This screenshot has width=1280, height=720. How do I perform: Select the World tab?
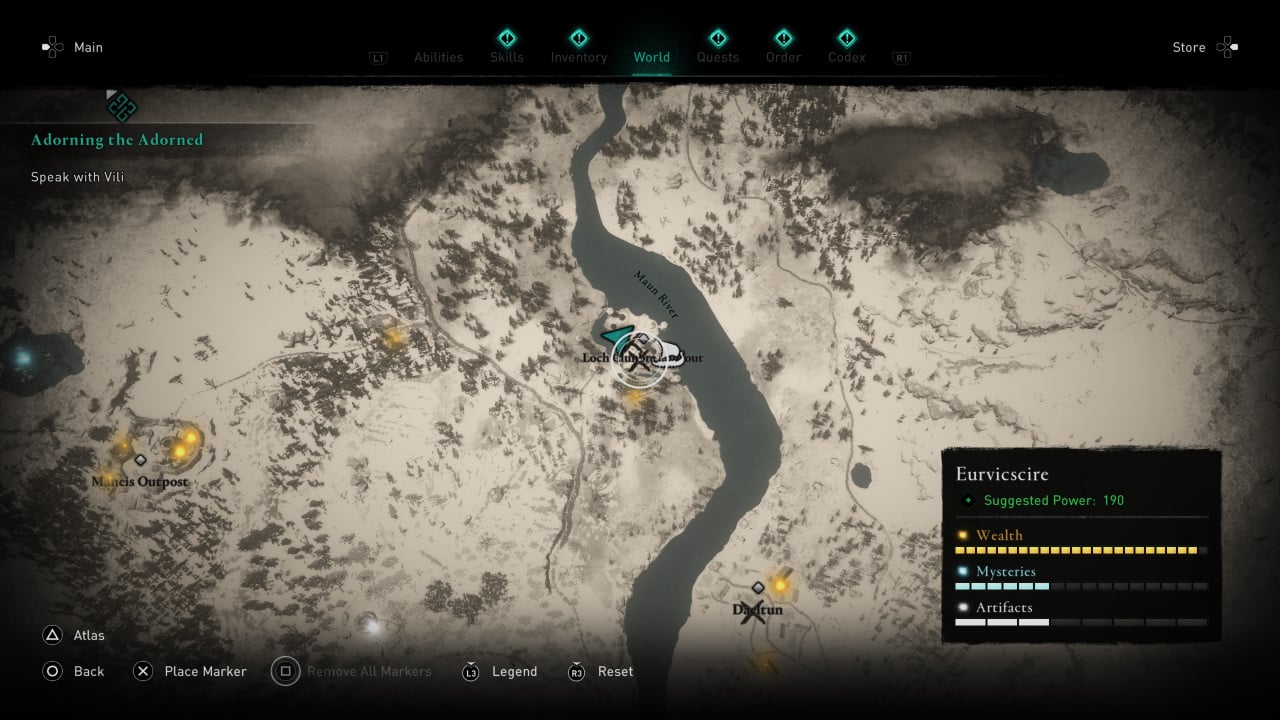point(651,57)
